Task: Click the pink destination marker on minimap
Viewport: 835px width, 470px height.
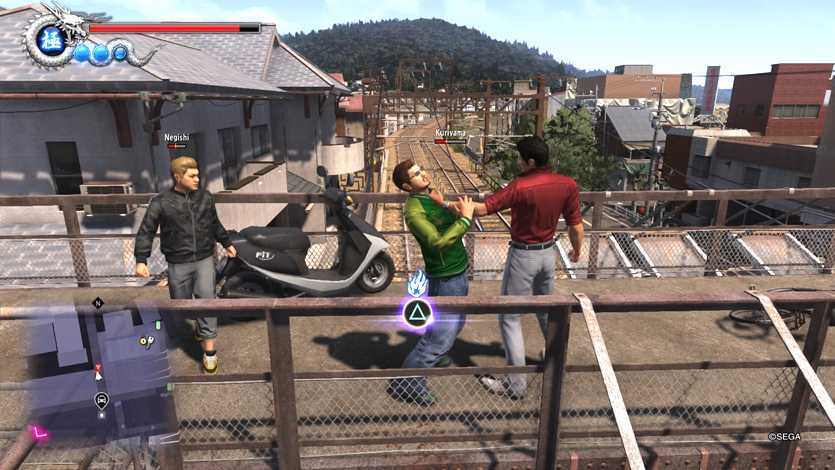Action: pyautogui.click(x=40, y=432)
